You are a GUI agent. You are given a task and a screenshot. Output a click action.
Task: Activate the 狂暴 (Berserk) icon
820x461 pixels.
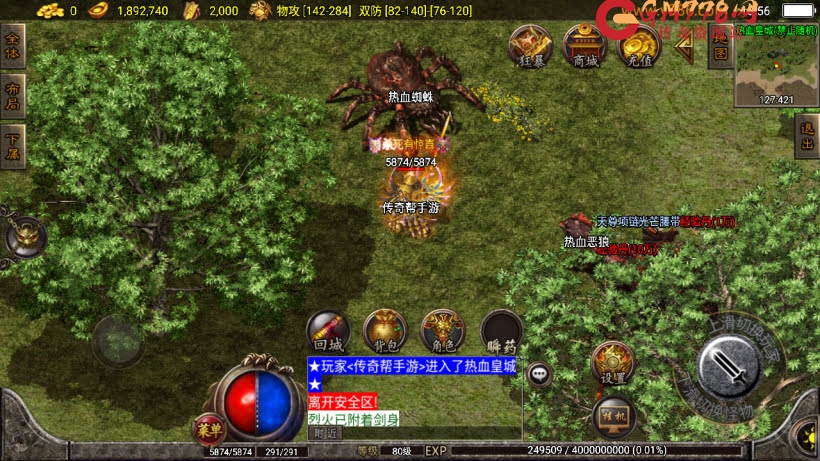pyautogui.click(x=531, y=45)
